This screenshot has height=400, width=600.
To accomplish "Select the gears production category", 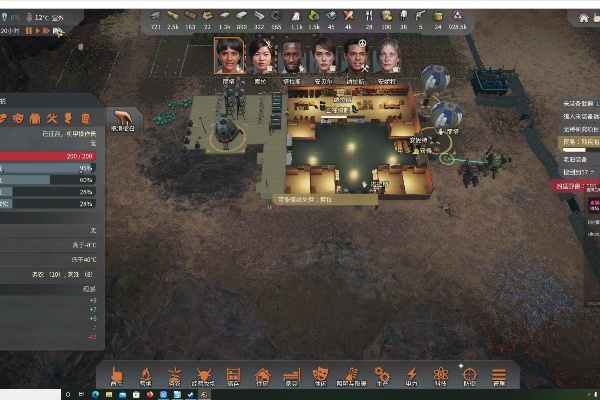I will 381,374.
